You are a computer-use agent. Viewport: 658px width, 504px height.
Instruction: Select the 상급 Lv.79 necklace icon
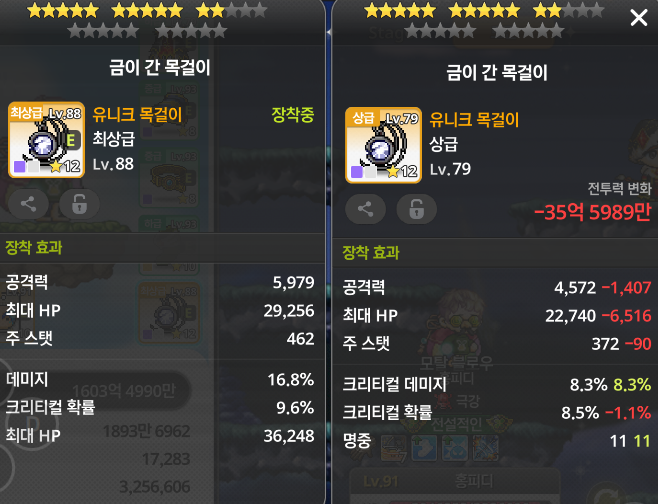click(x=383, y=144)
